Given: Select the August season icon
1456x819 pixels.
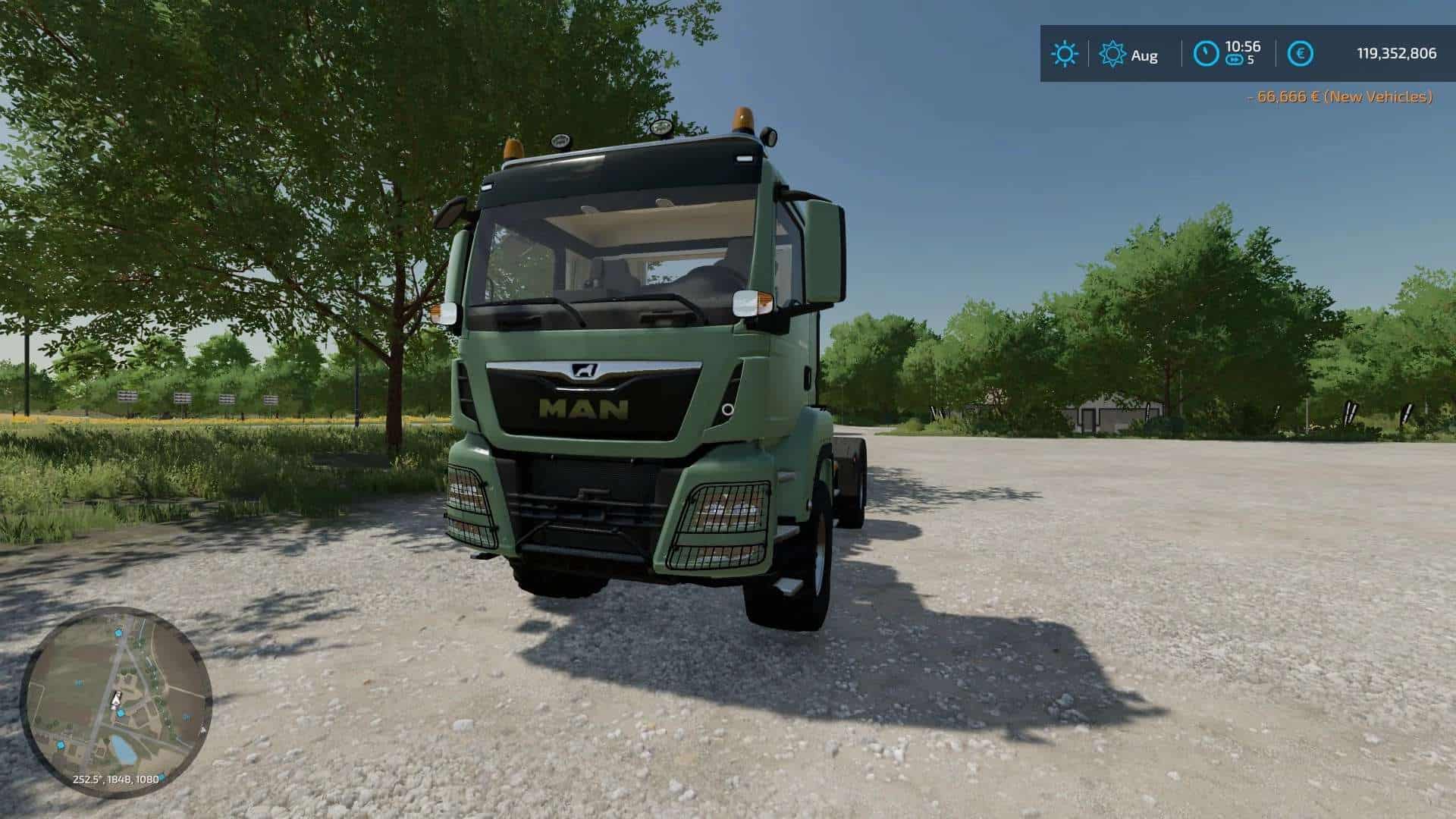Looking at the screenshot, I should [1112, 54].
